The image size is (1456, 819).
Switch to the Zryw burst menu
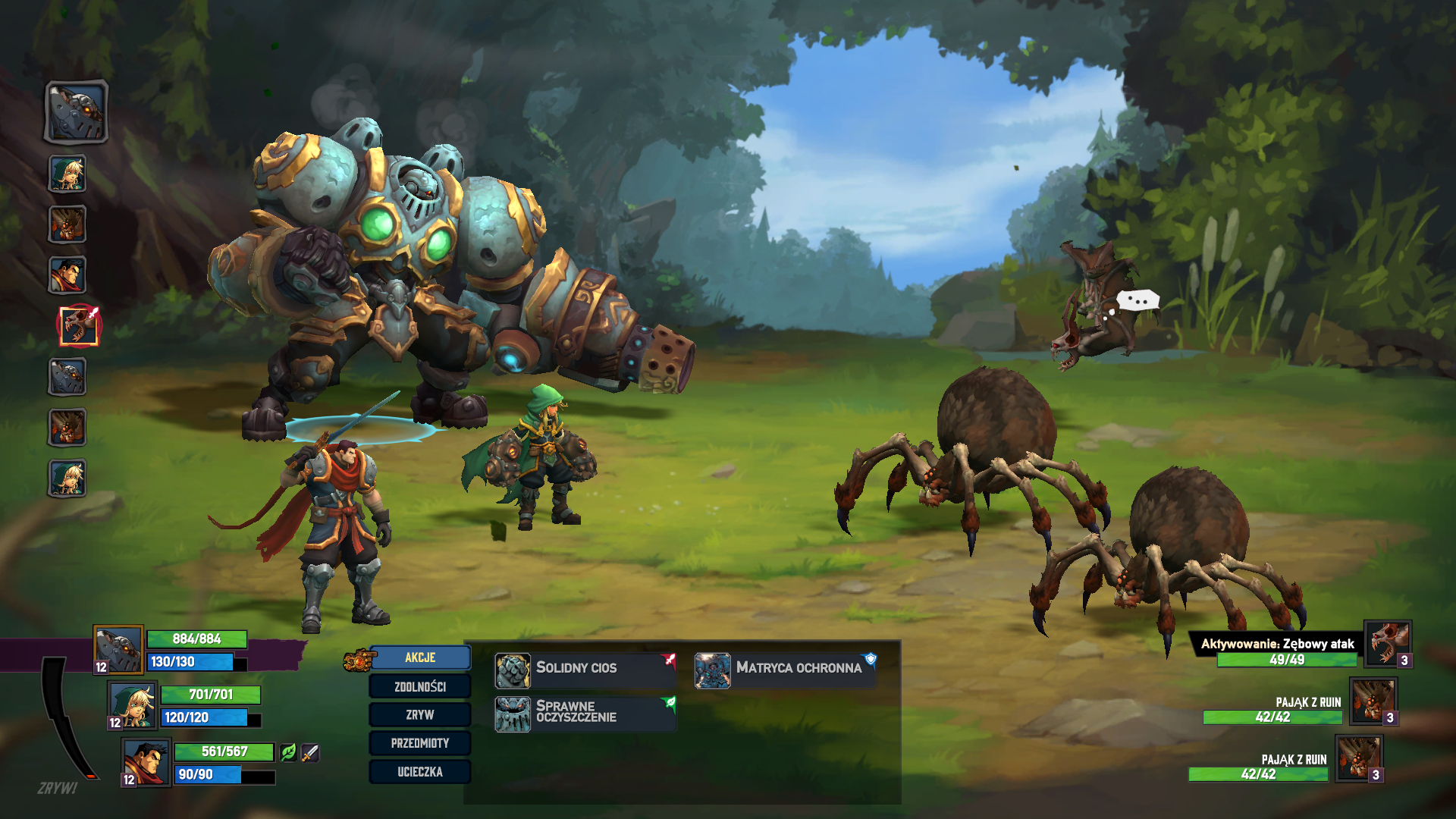(x=420, y=714)
